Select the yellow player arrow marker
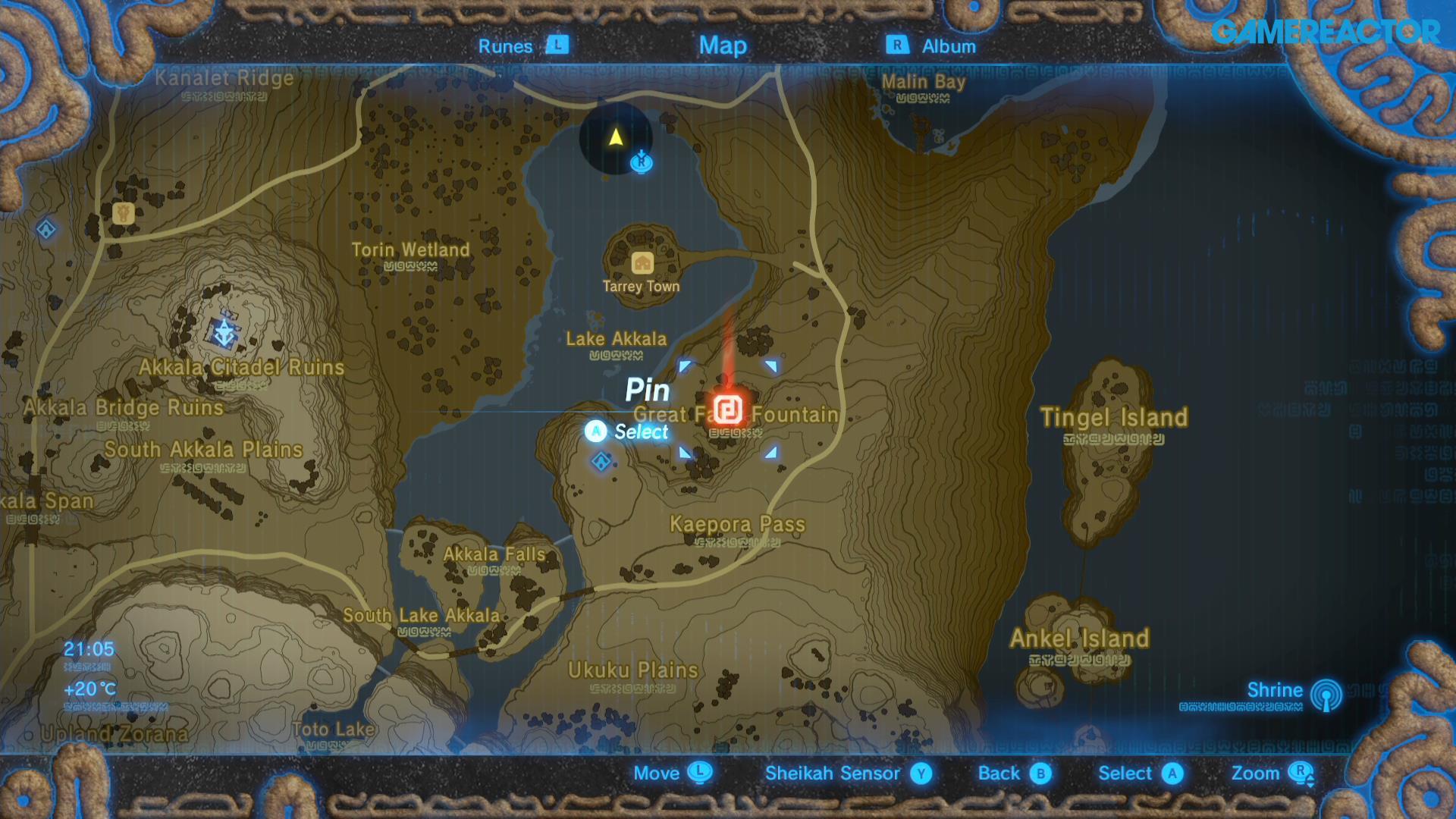This screenshot has width=1456, height=819. pyautogui.click(x=615, y=138)
